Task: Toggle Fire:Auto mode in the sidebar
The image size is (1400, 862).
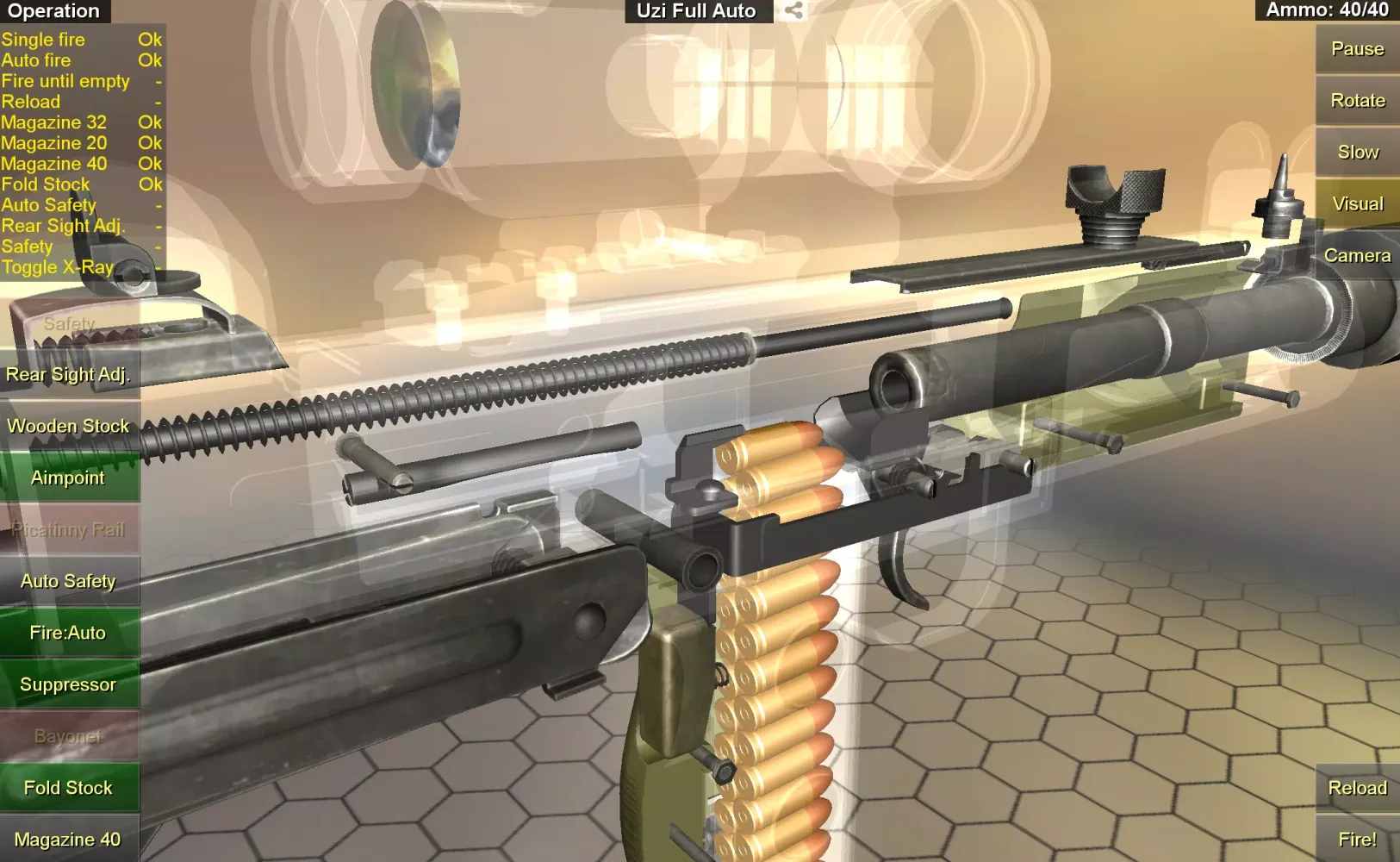Action: coord(68,632)
